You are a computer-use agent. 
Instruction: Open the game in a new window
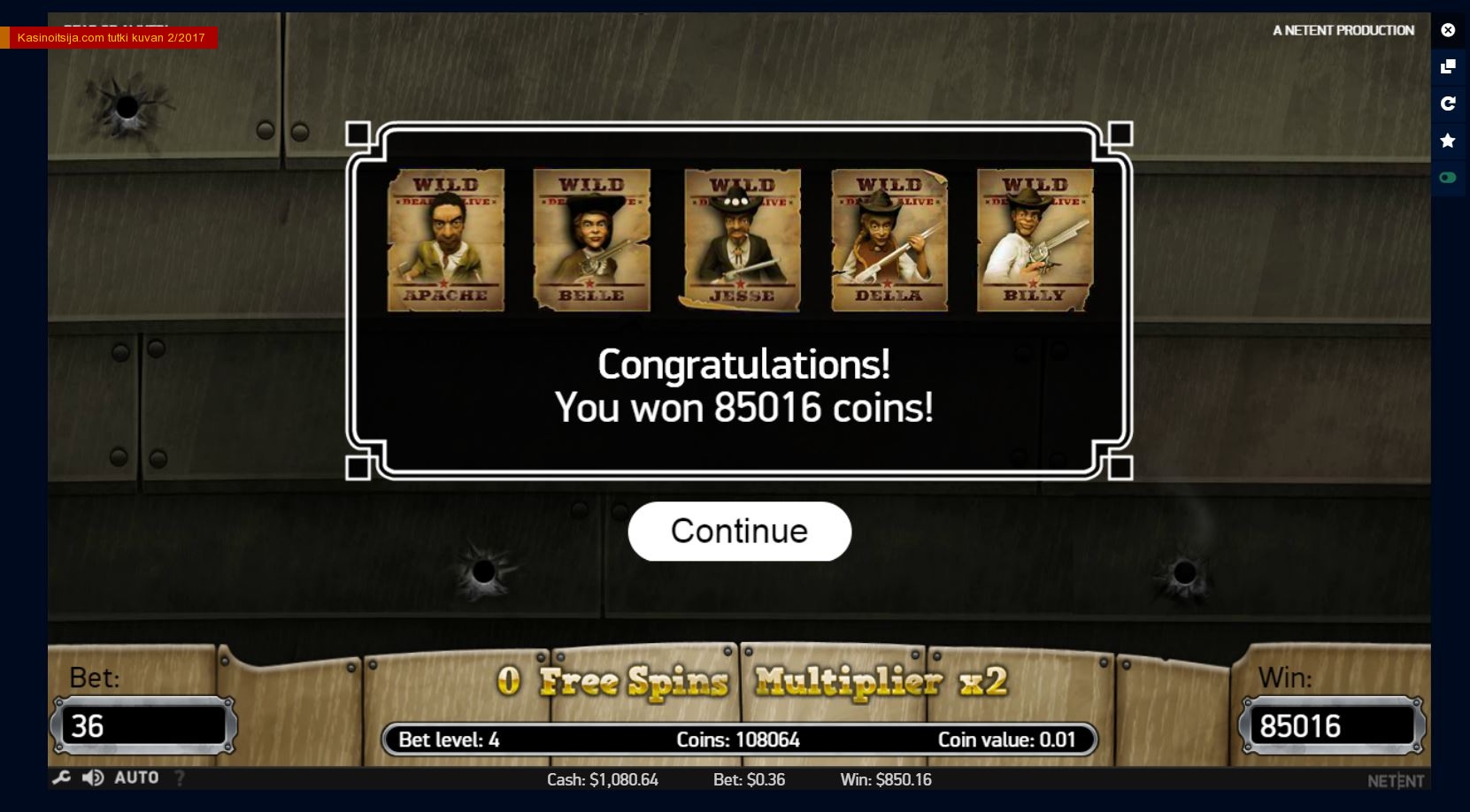pos(1448,66)
